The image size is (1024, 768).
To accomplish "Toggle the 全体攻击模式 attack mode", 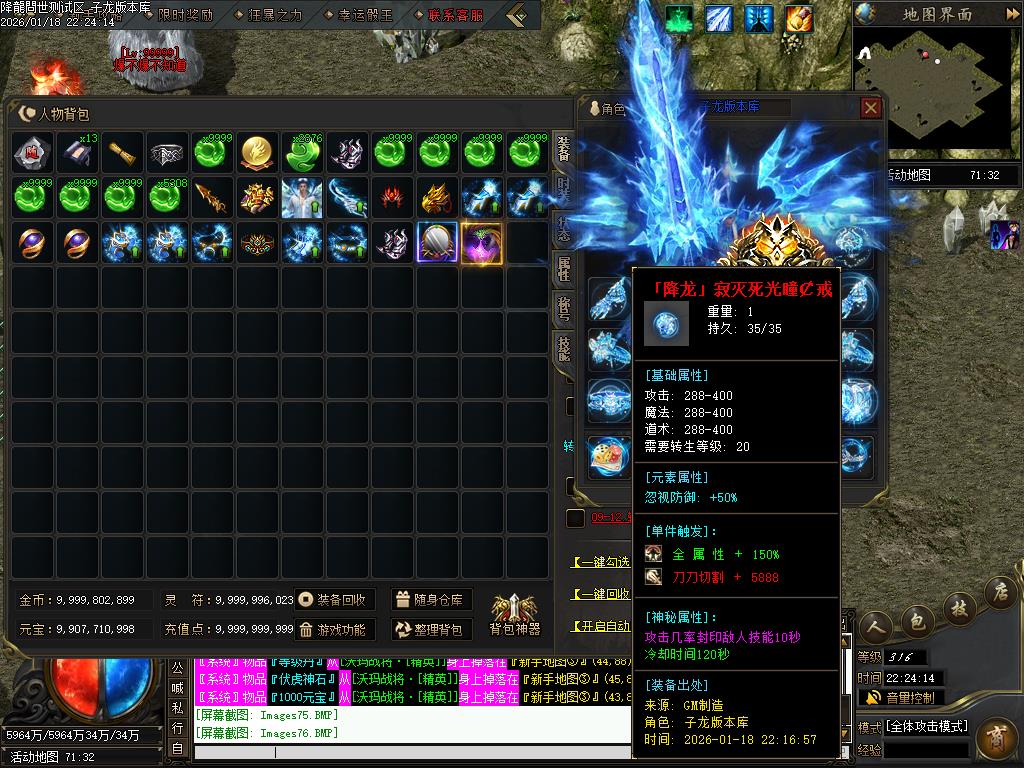I will pos(927,726).
